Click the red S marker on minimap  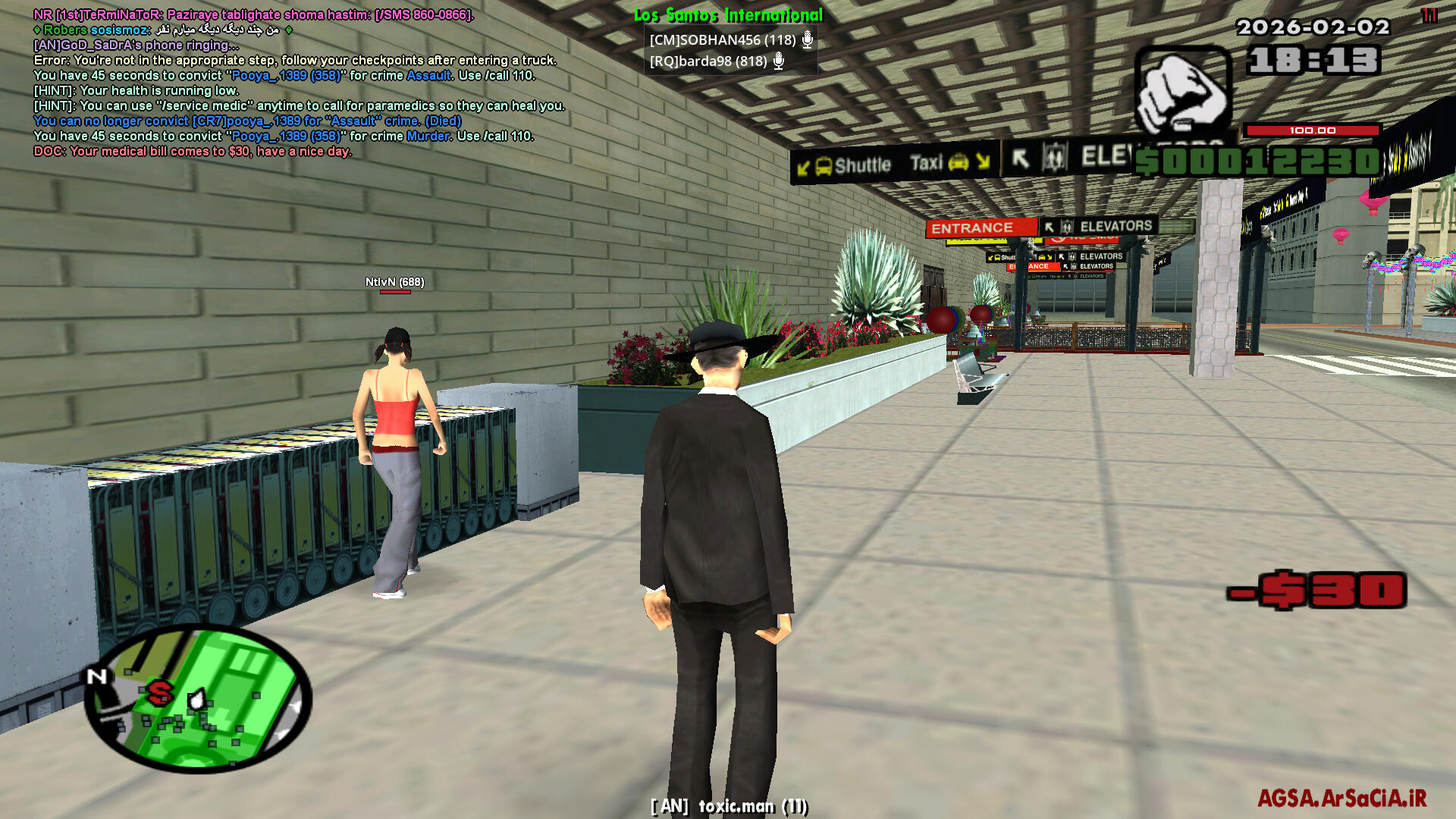coord(160,692)
